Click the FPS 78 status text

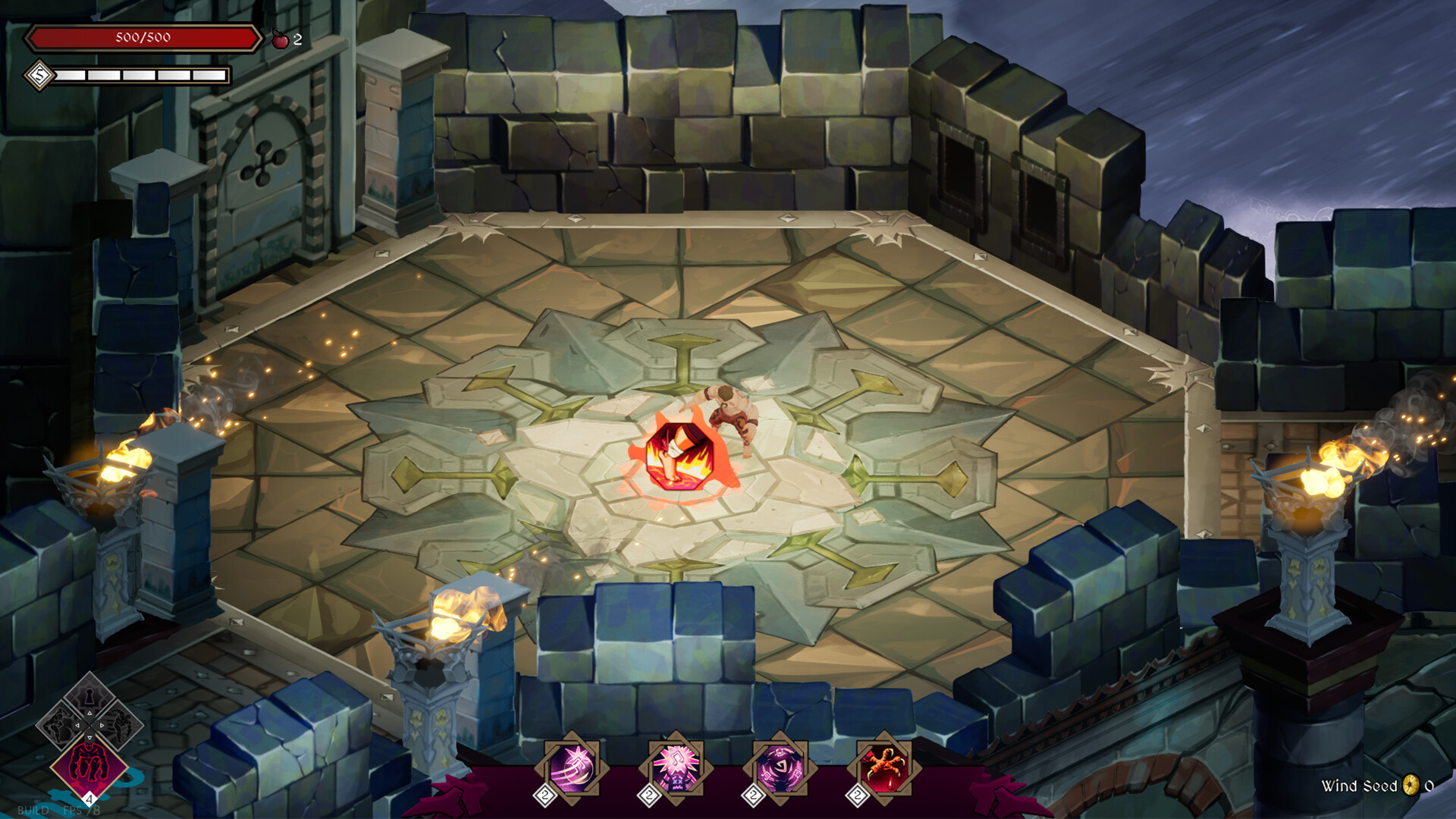click(81, 810)
